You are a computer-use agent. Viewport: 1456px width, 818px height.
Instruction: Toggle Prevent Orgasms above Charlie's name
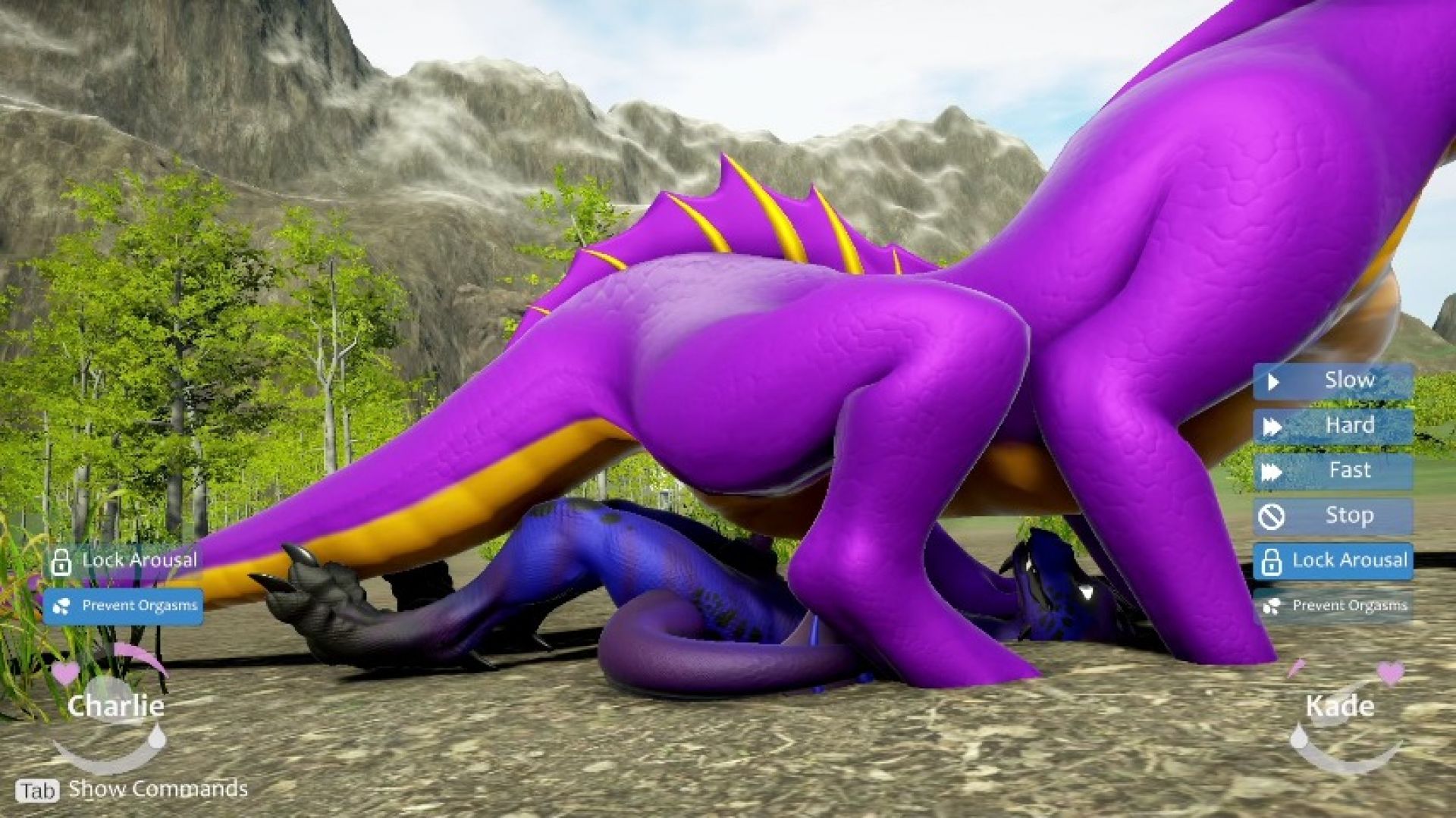click(123, 606)
